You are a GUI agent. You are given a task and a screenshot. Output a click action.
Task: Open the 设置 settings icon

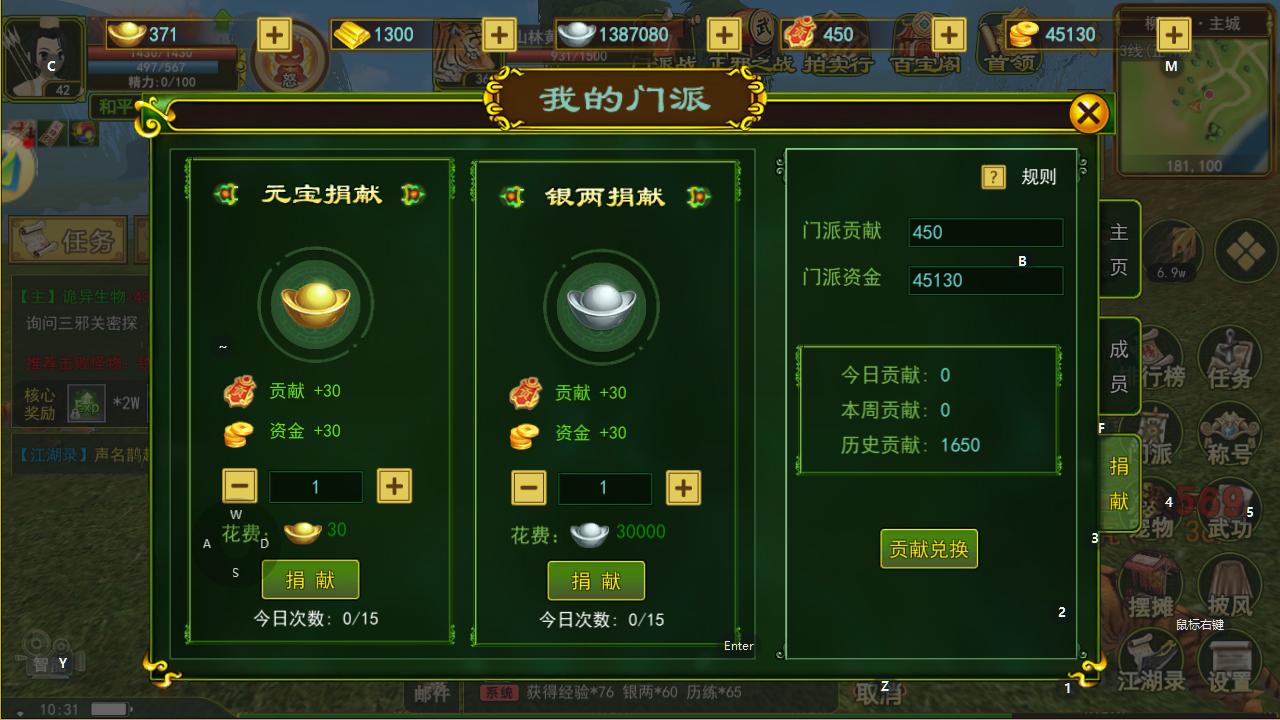pos(1232,660)
